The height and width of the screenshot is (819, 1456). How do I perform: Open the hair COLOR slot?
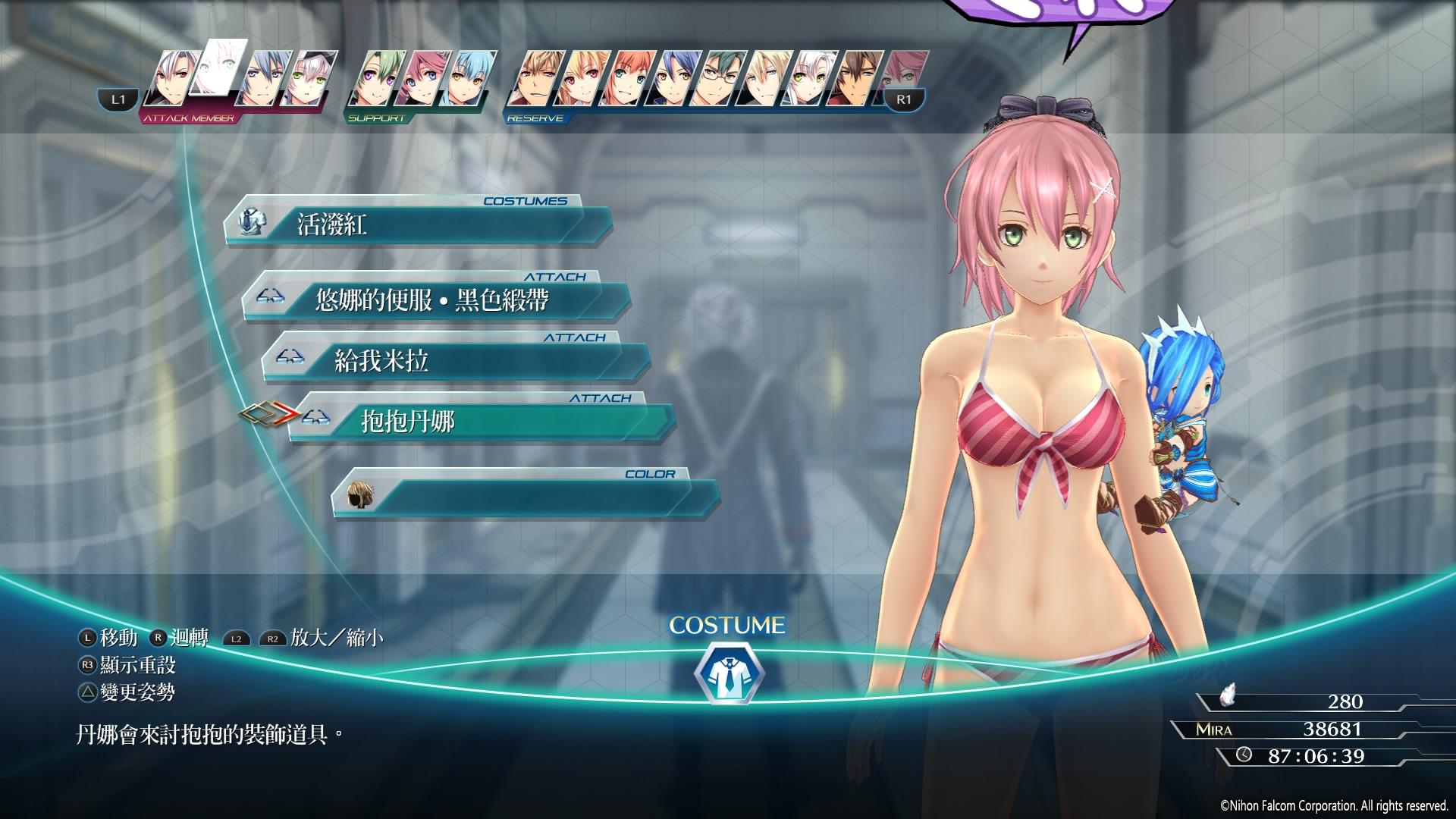(525, 497)
